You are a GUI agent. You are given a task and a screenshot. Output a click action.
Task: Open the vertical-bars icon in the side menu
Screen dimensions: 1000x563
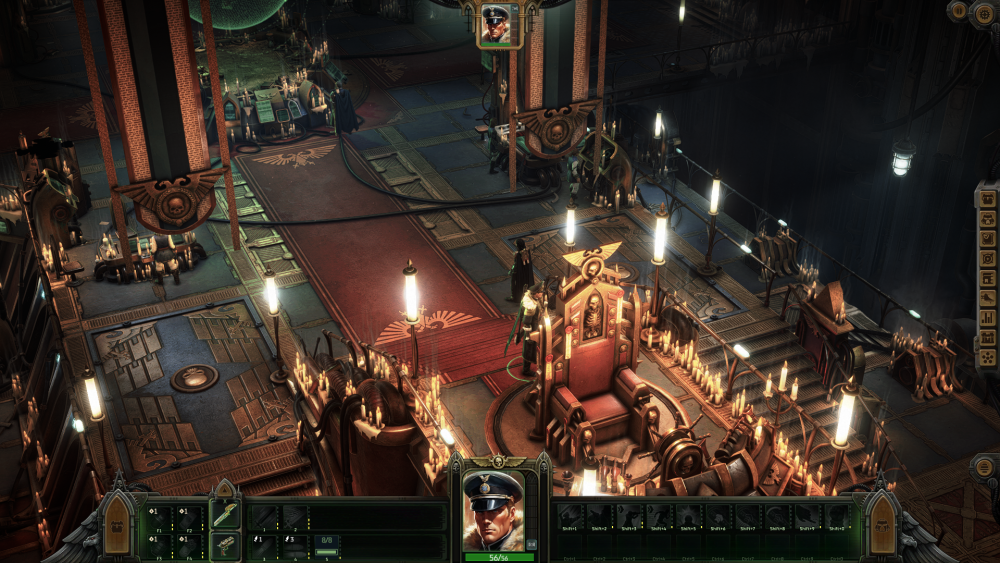pyautogui.click(x=987, y=318)
